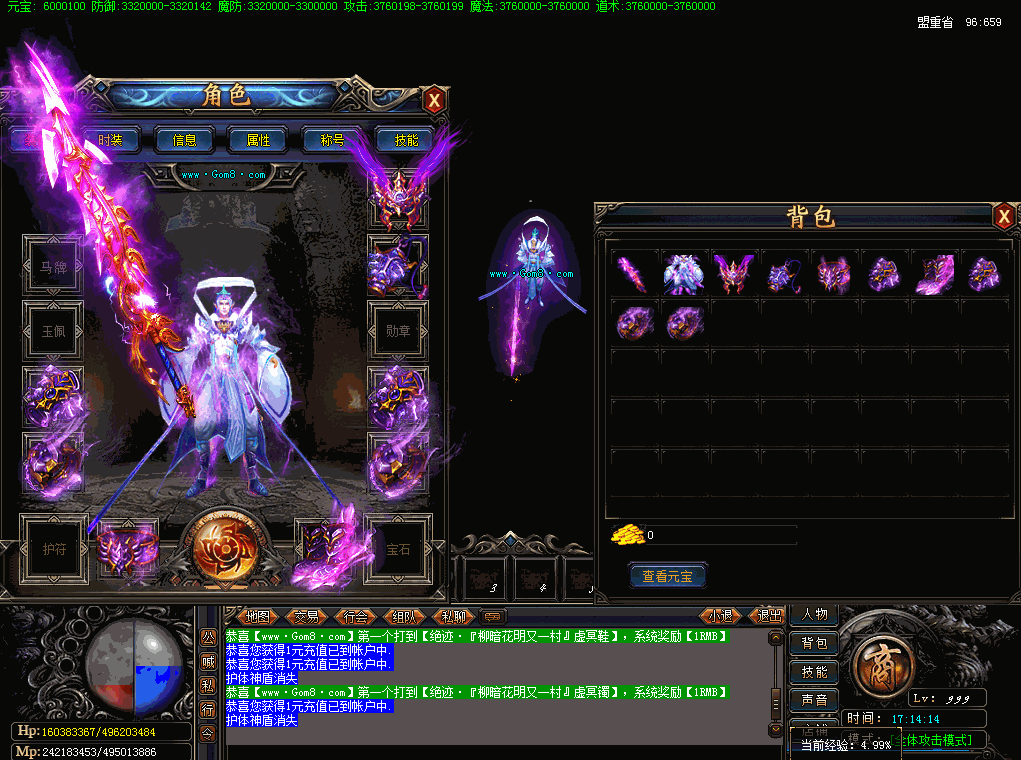The height and width of the screenshot is (760, 1021).
Task: Click the 查看元宝 button
Action: [668, 576]
